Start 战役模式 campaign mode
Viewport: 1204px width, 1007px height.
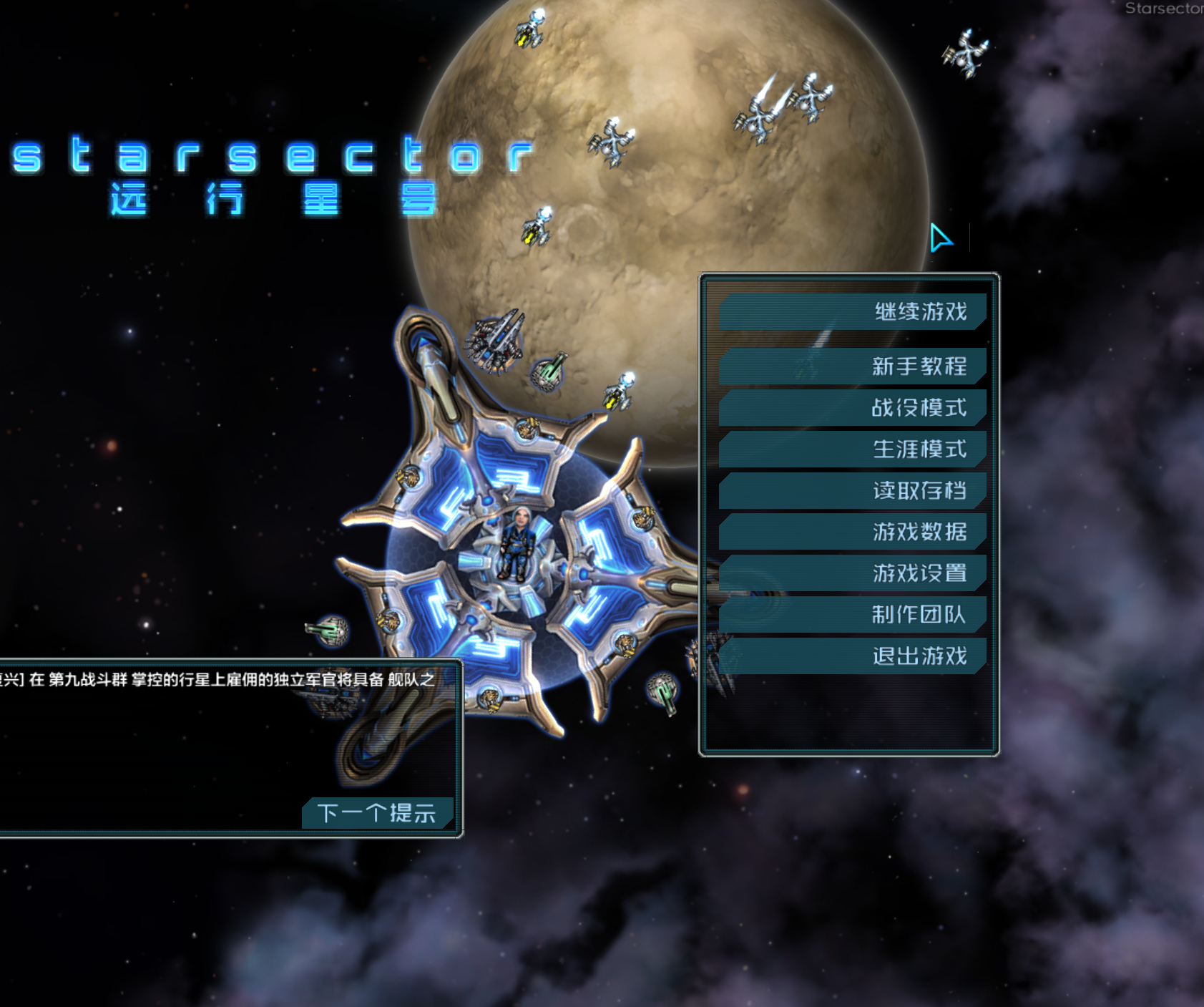[853, 408]
